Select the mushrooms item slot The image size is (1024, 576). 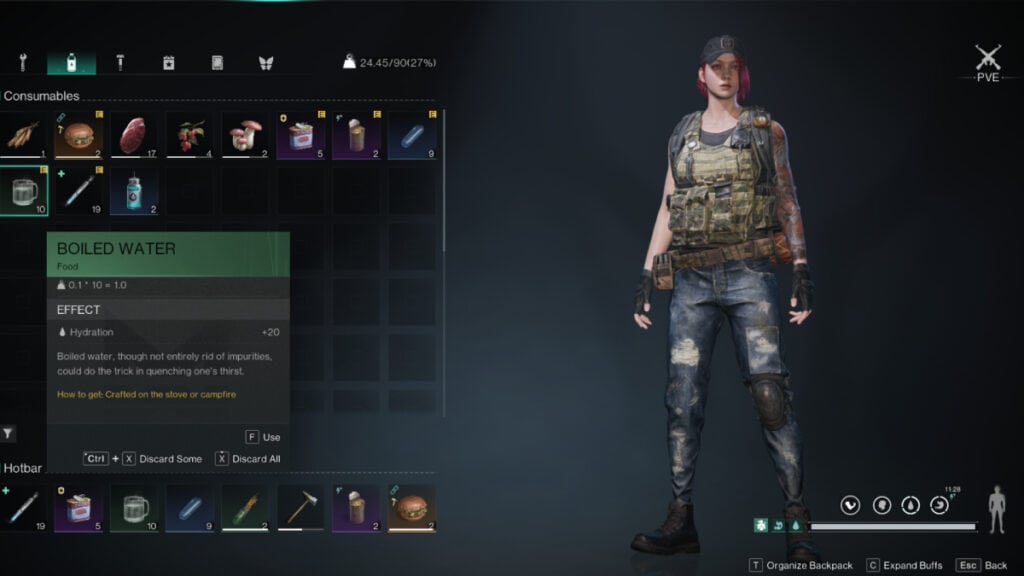[x=244, y=135]
